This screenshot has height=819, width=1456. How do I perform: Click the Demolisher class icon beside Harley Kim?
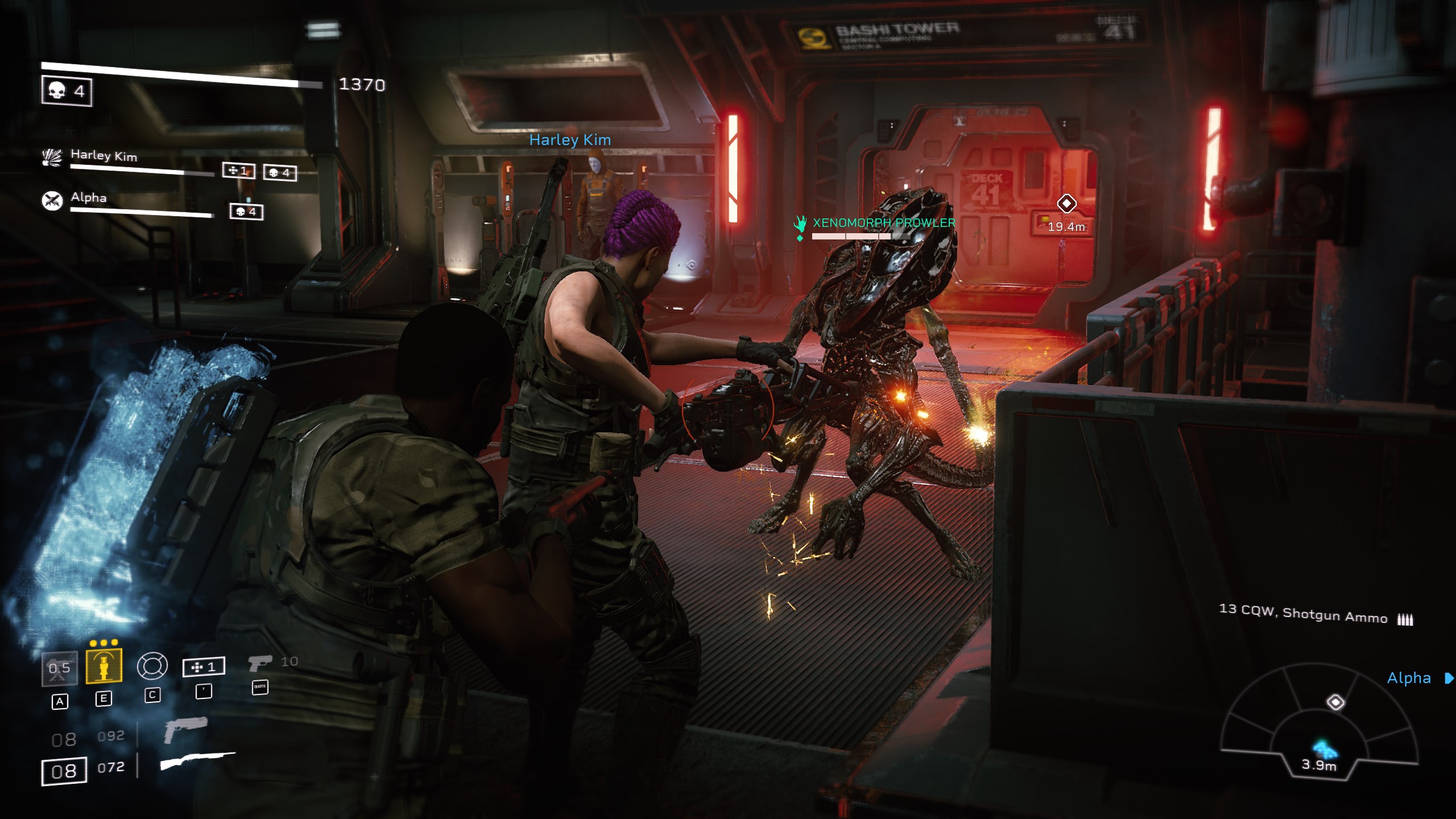pyautogui.click(x=52, y=158)
